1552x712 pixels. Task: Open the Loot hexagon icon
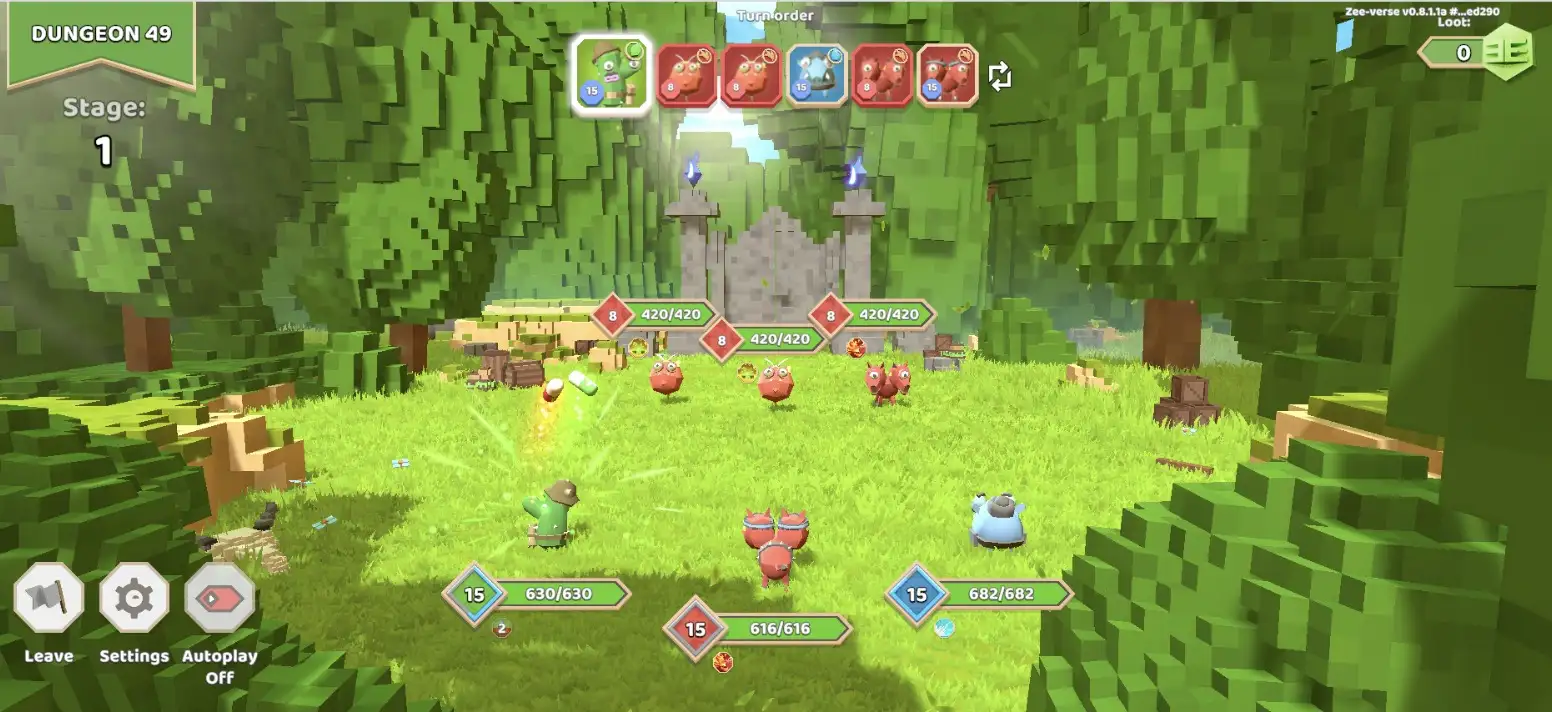[x=1507, y=52]
